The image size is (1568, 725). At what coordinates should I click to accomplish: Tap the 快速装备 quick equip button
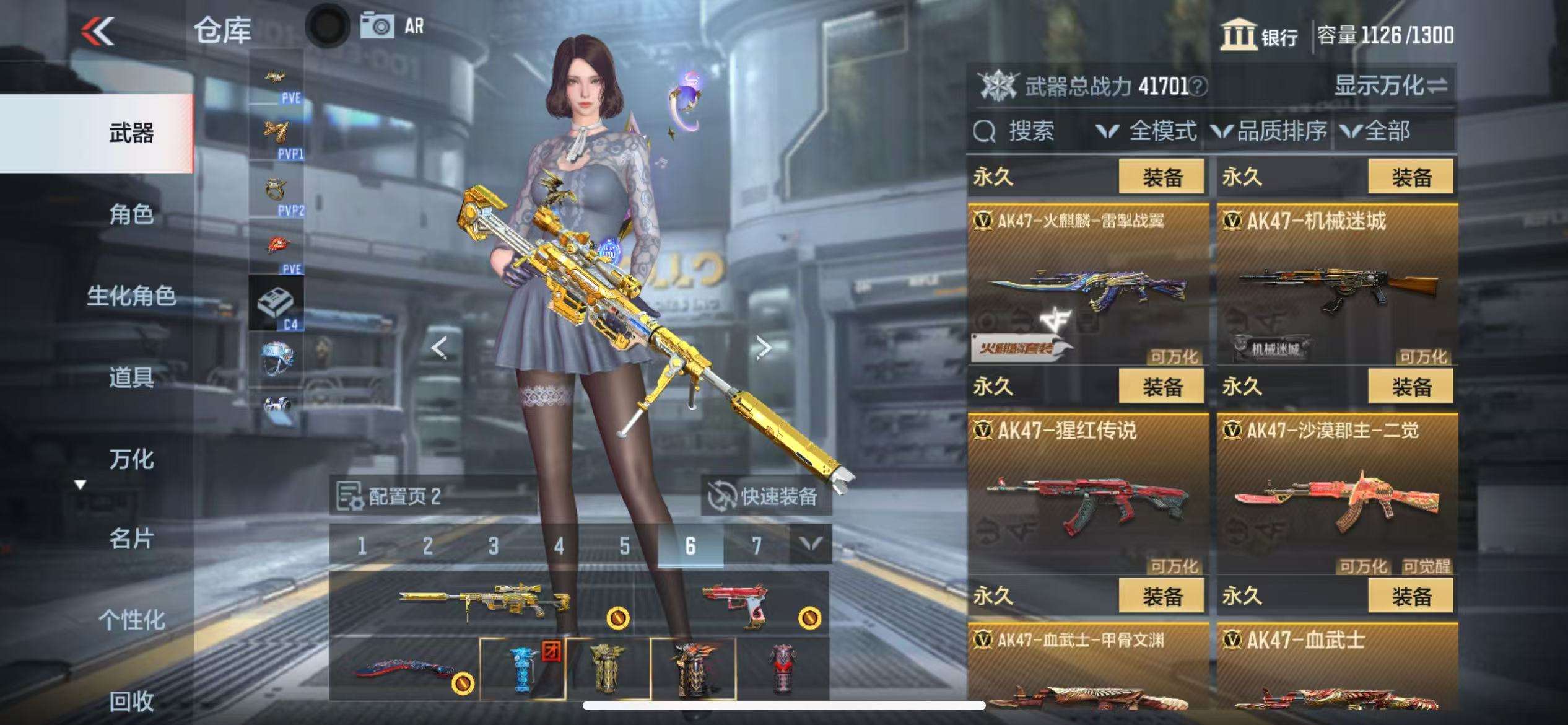(765, 496)
